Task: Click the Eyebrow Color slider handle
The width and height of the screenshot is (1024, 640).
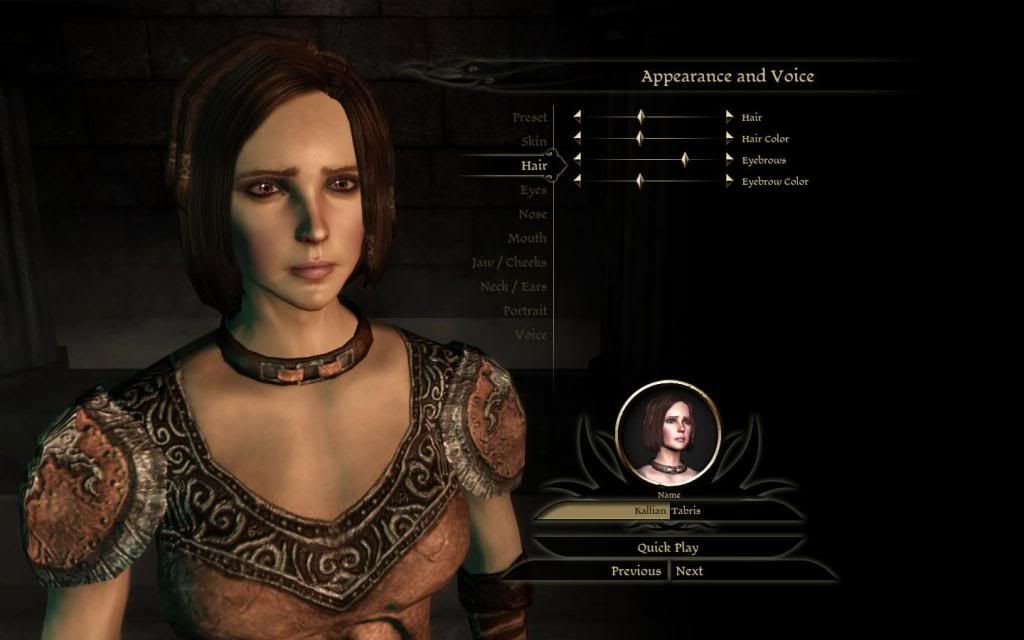Action: click(x=640, y=181)
